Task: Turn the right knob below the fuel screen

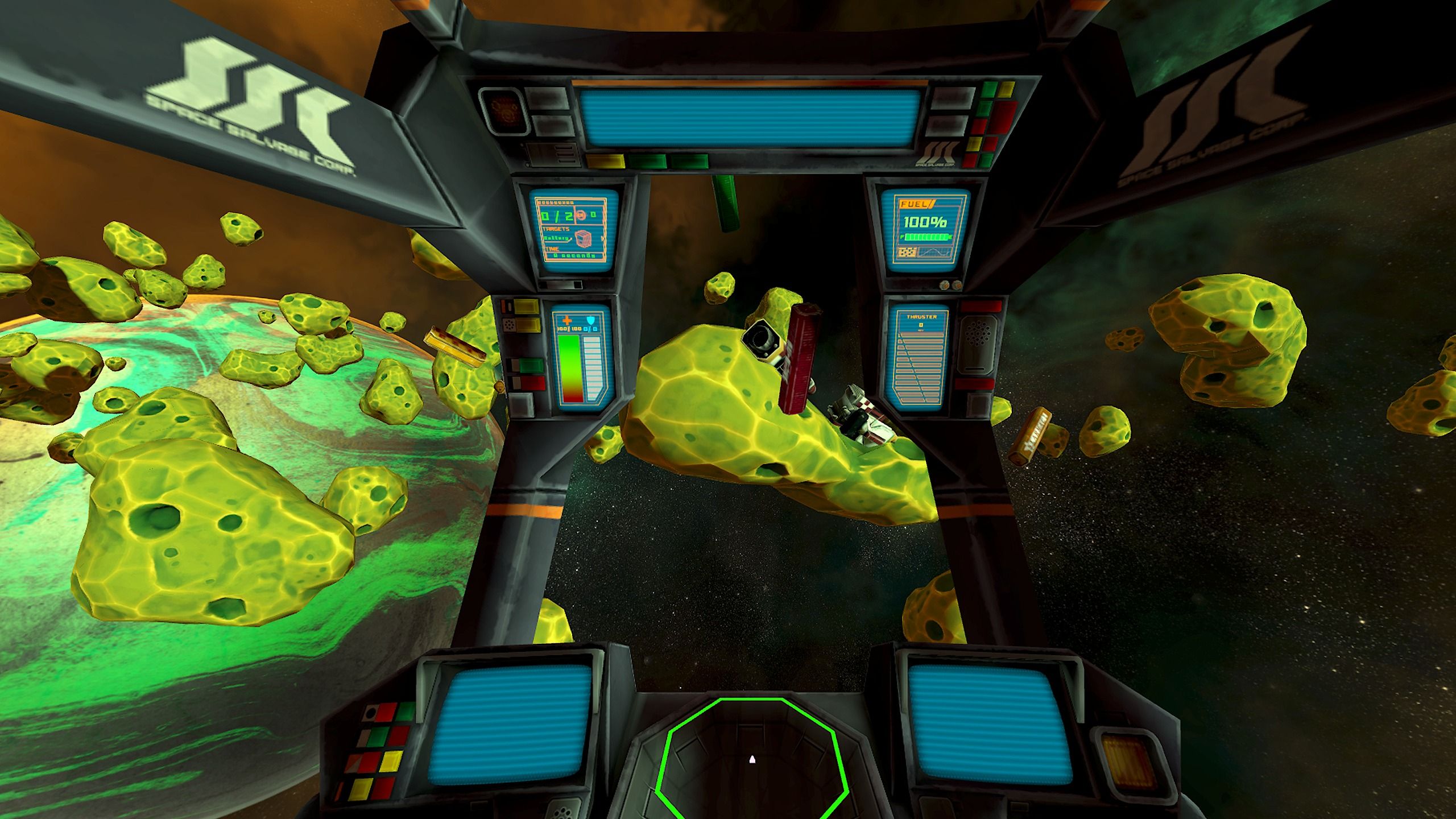Action: tap(956, 284)
